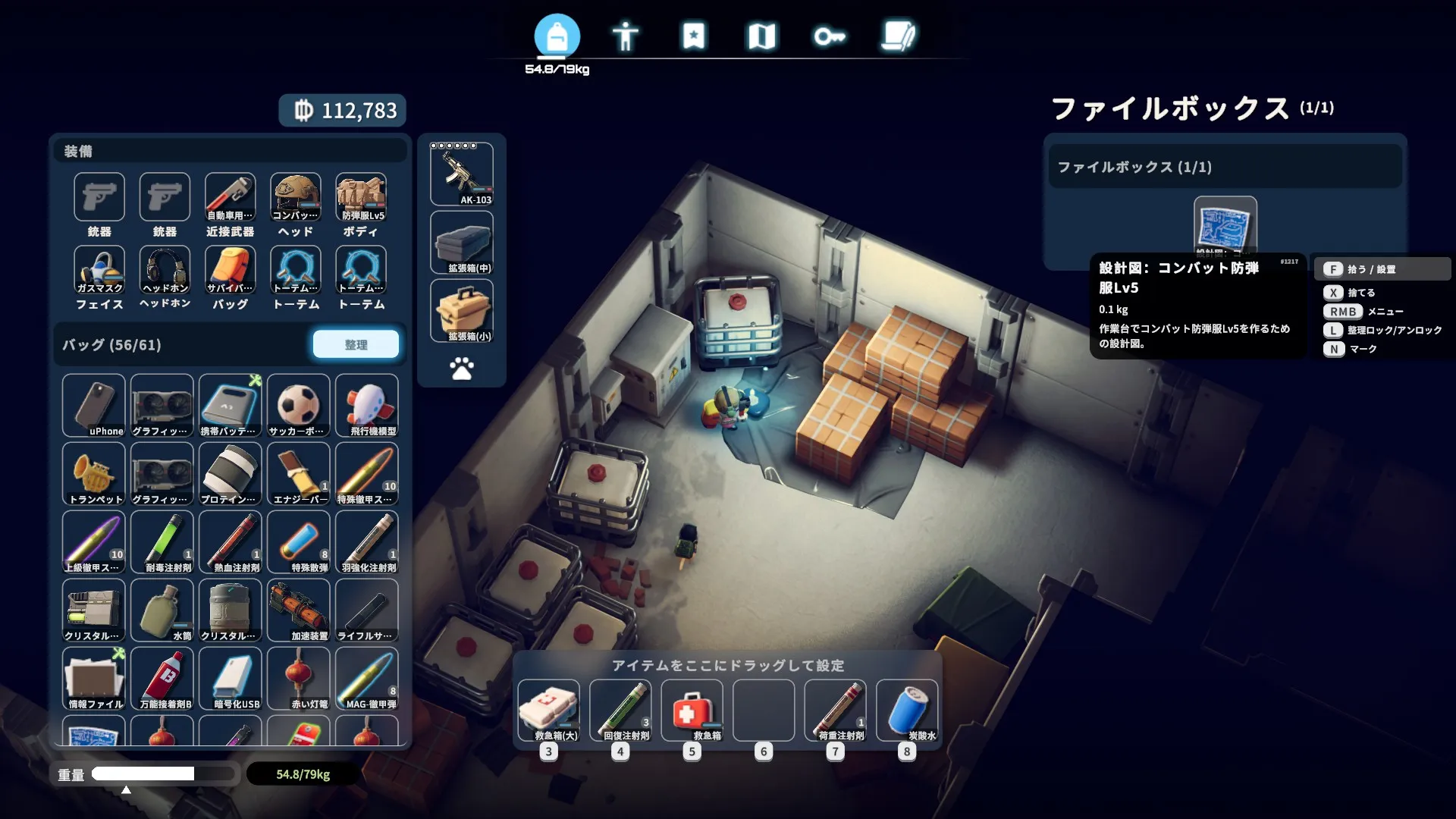Sort the bag with the 整理 button
Image resolution: width=1456 pixels, height=819 pixels.
(356, 344)
